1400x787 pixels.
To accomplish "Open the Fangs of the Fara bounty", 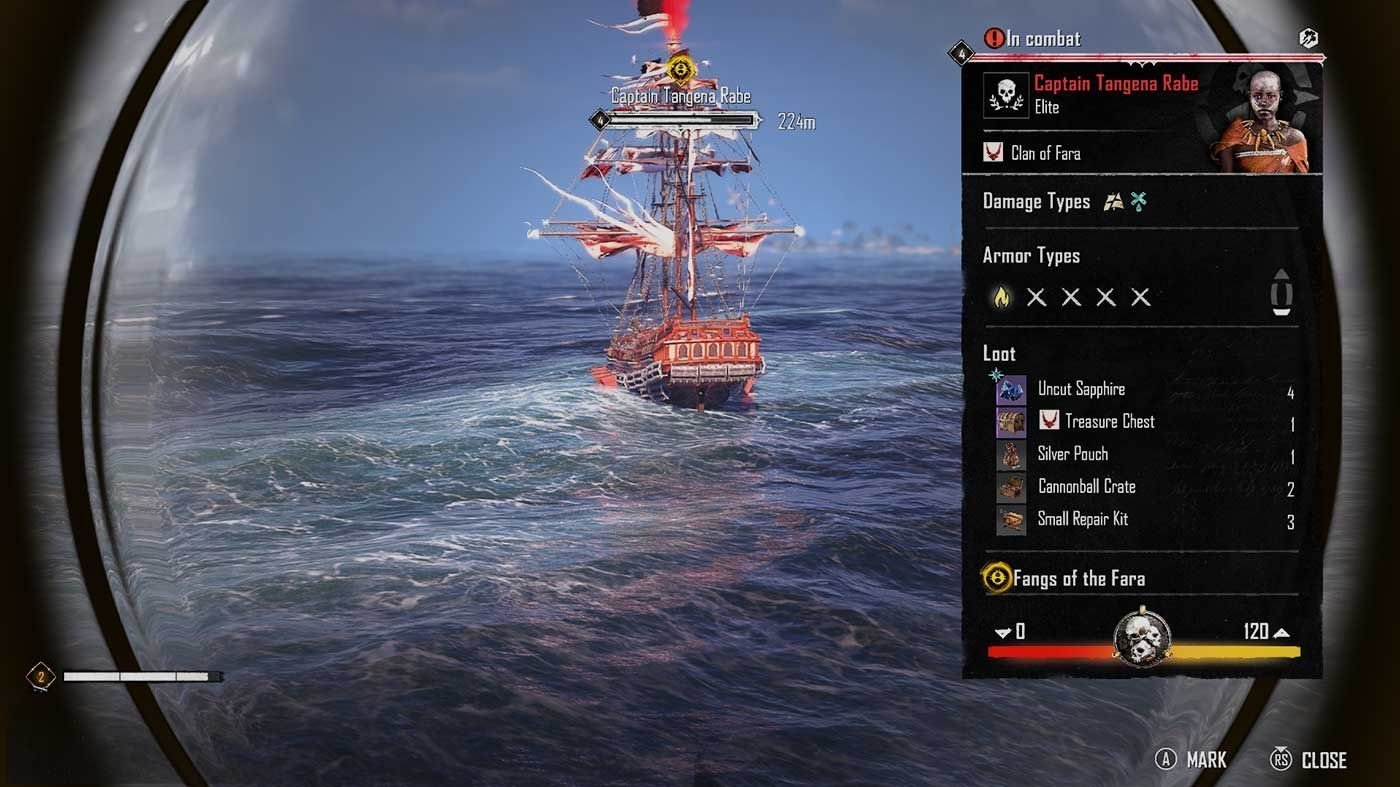I will click(1078, 578).
